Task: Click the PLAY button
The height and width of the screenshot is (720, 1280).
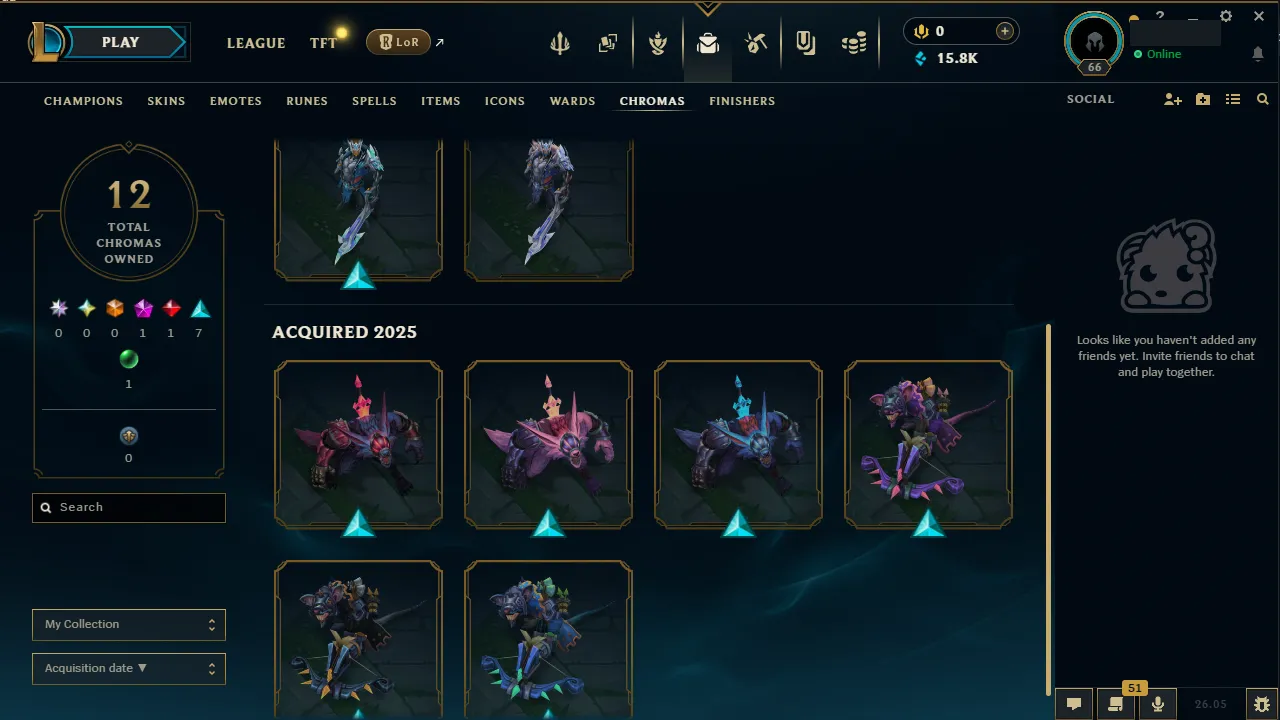Action: click(120, 42)
